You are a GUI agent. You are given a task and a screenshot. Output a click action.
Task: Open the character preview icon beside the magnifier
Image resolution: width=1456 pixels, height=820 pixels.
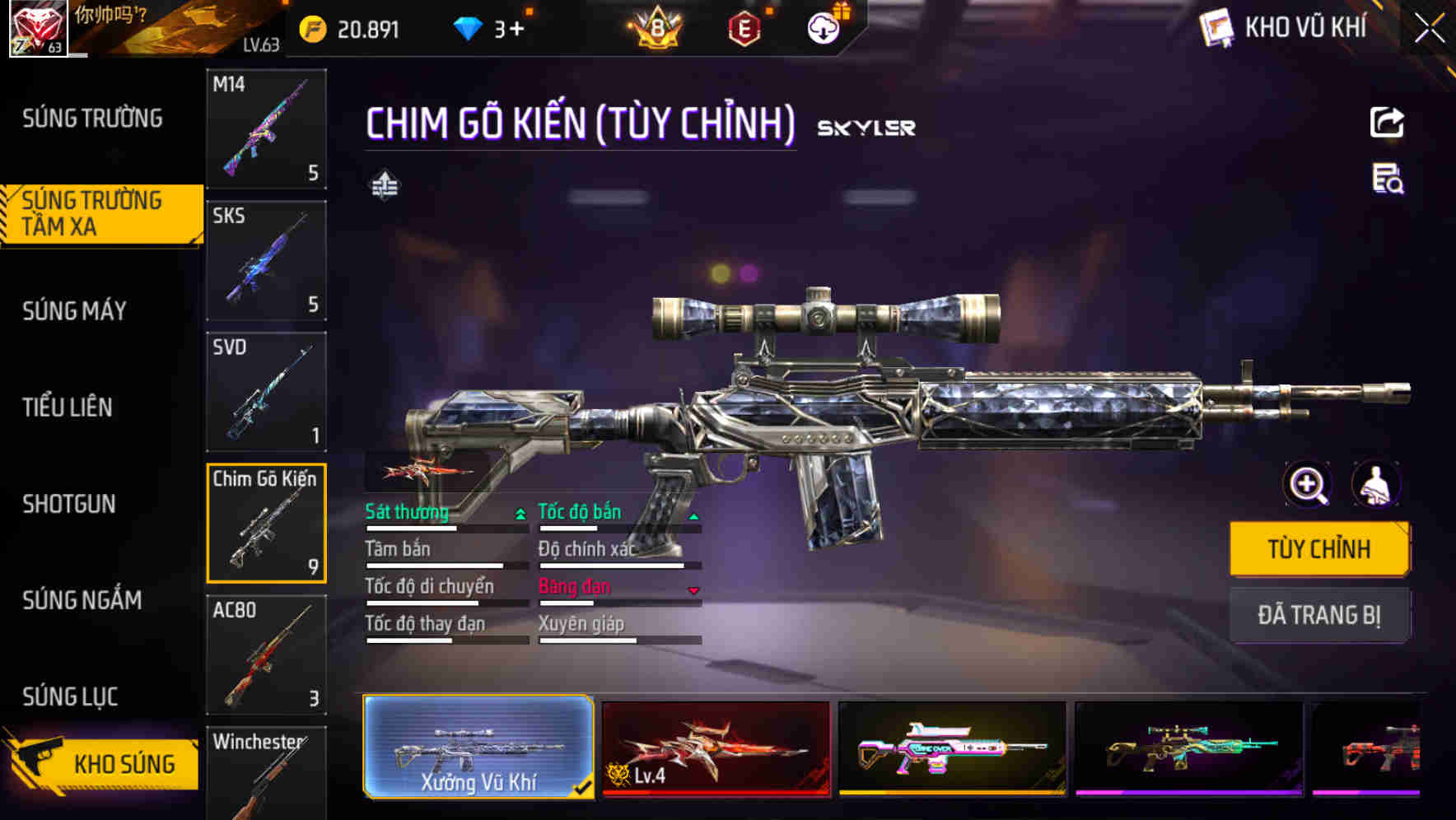pos(1376,484)
